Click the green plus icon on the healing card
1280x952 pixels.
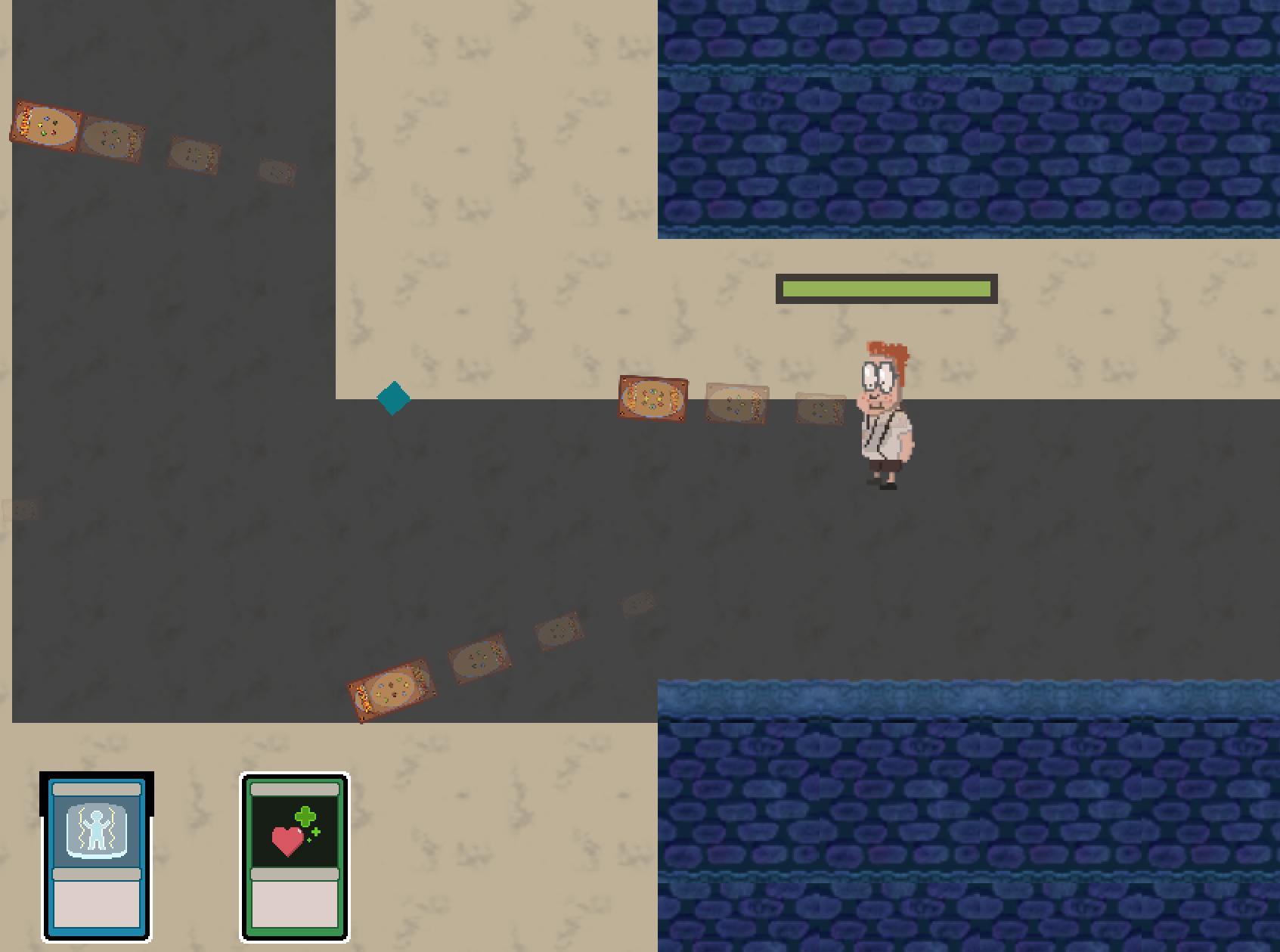pos(305,817)
